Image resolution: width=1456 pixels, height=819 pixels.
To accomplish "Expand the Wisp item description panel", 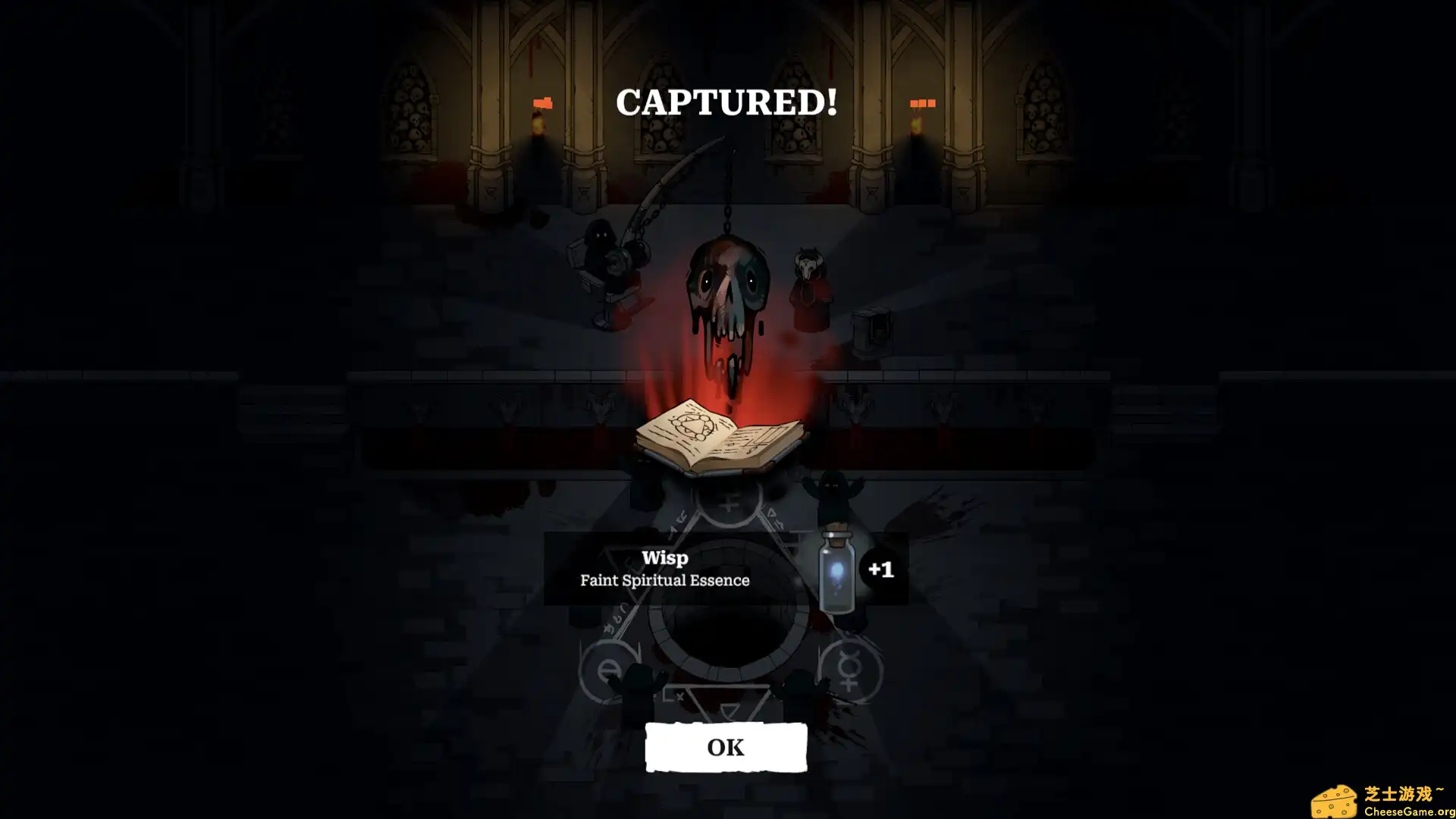I will (x=664, y=569).
